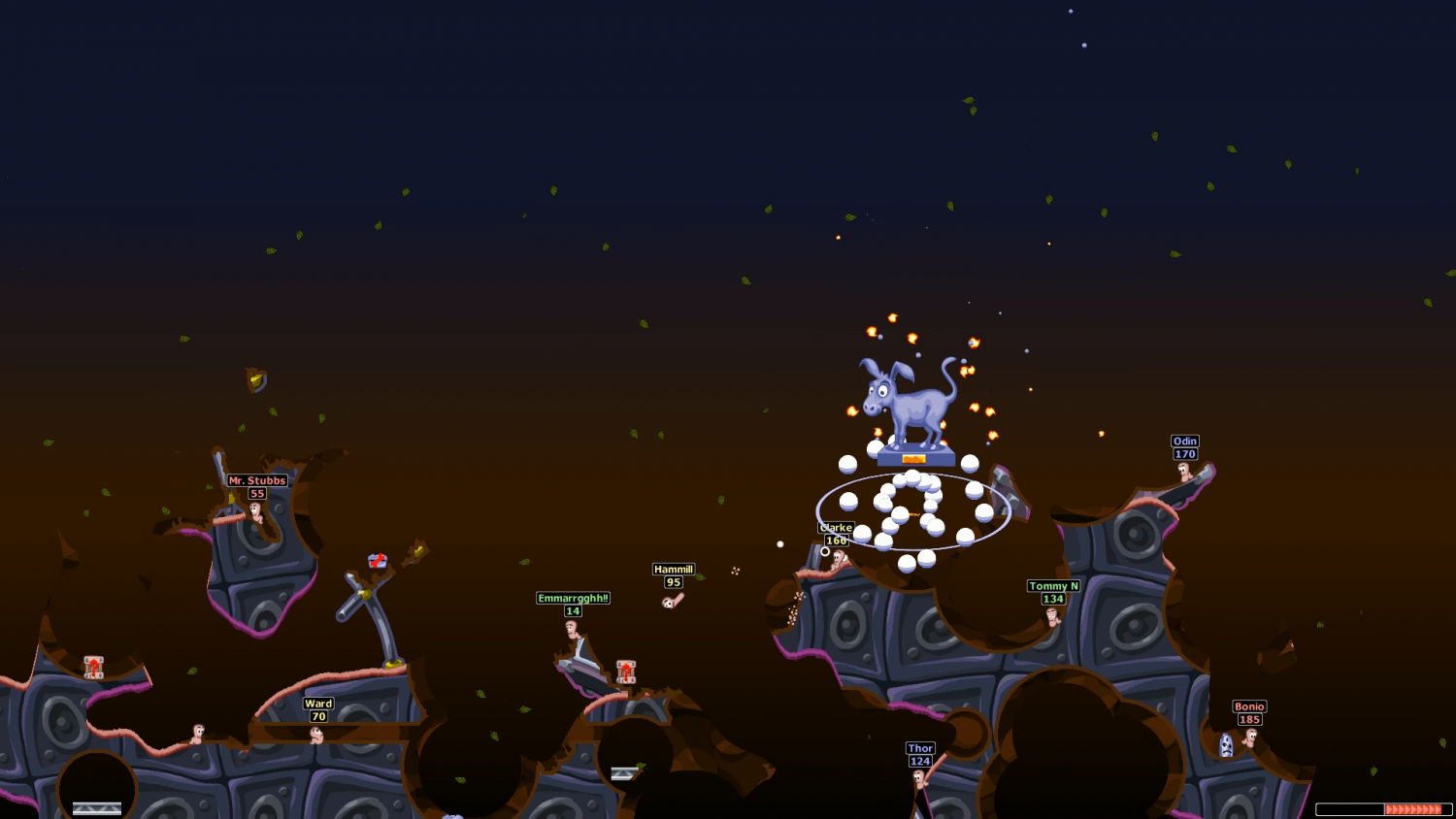Select the worm named Ward
Viewport: 1456px width, 819px height.
click(x=317, y=735)
